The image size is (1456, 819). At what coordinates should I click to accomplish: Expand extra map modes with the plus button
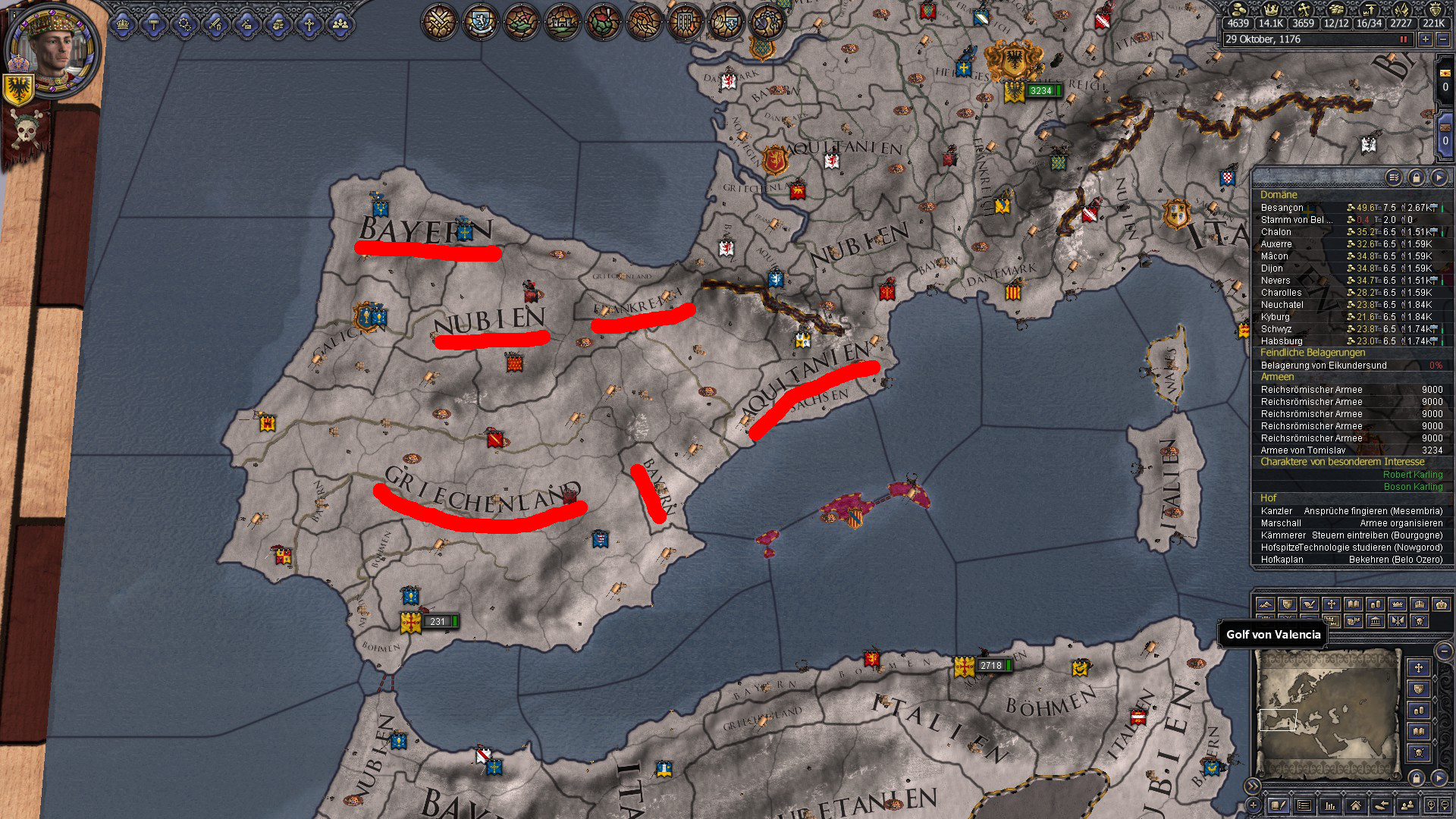click(x=1254, y=806)
